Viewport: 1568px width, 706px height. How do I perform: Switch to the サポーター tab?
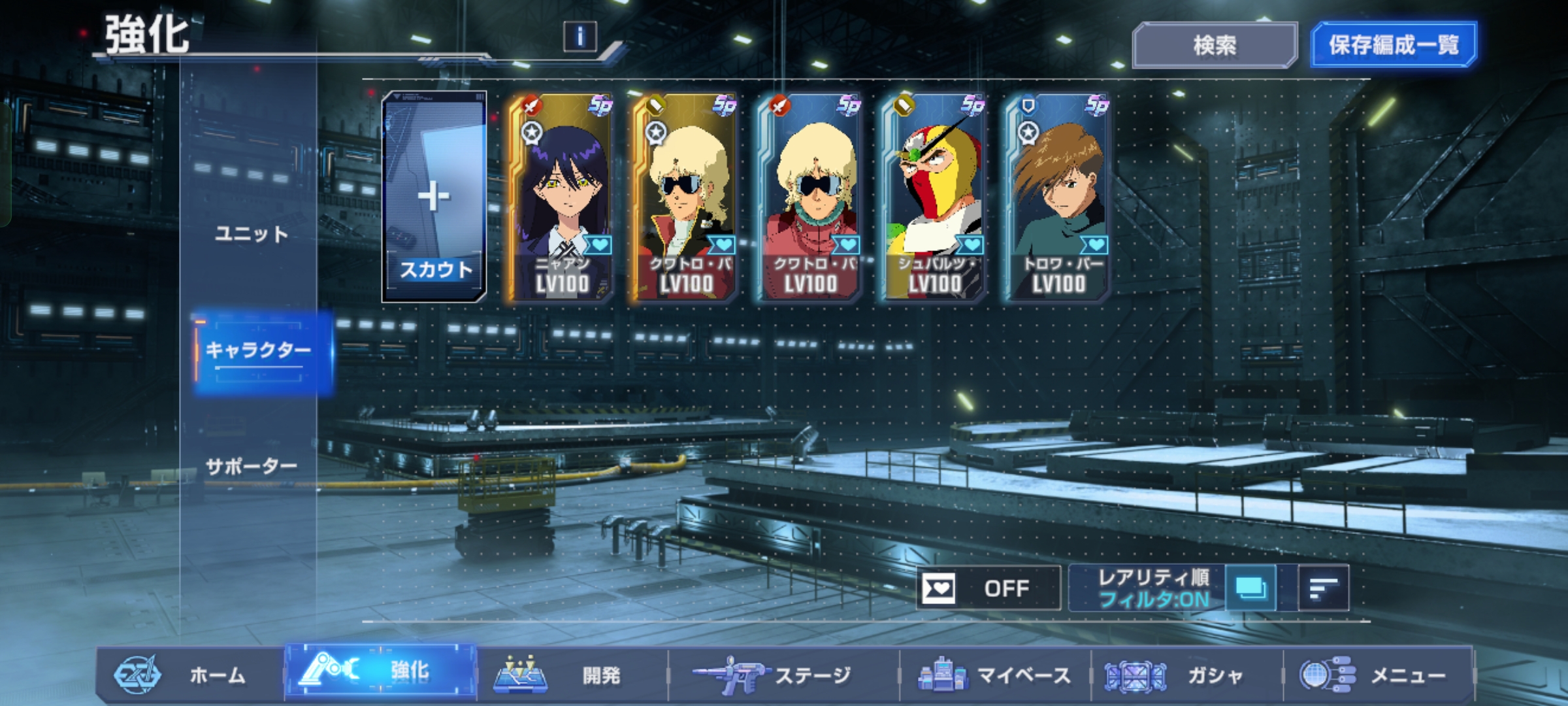tap(252, 467)
